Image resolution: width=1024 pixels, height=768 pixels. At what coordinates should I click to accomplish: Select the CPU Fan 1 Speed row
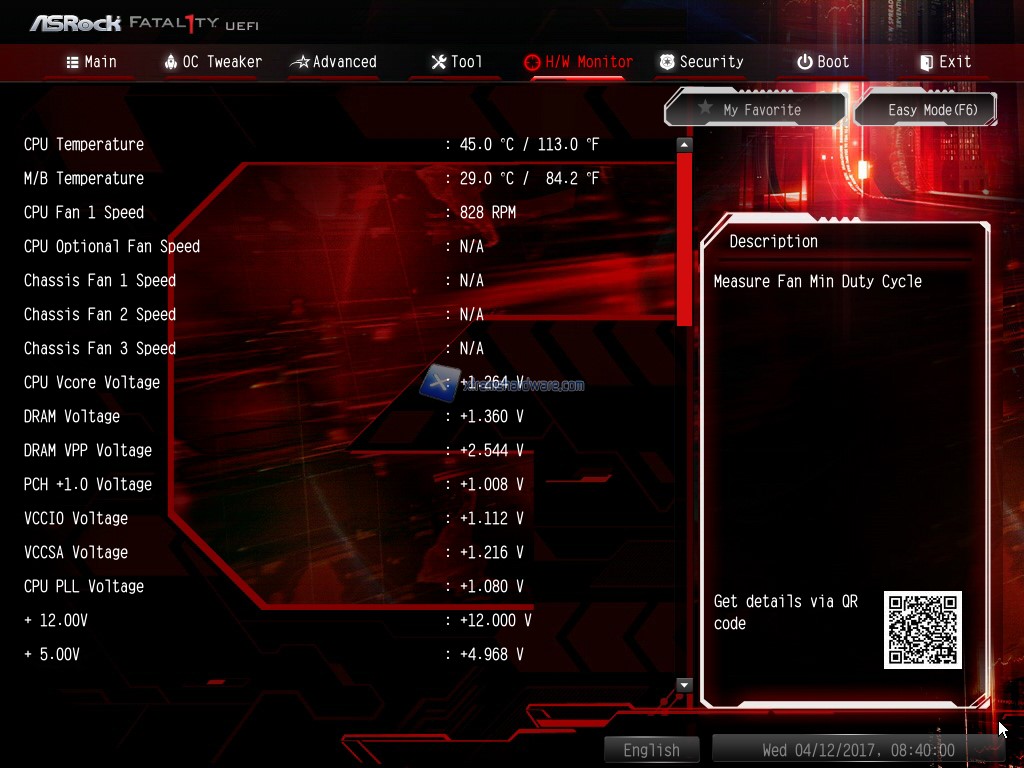click(x=84, y=212)
